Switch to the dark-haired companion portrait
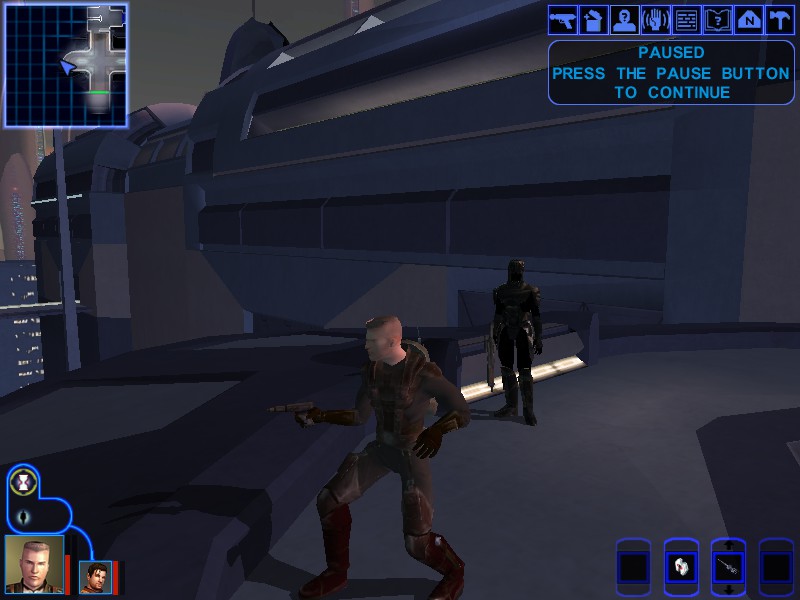 click(x=95, y=576)
